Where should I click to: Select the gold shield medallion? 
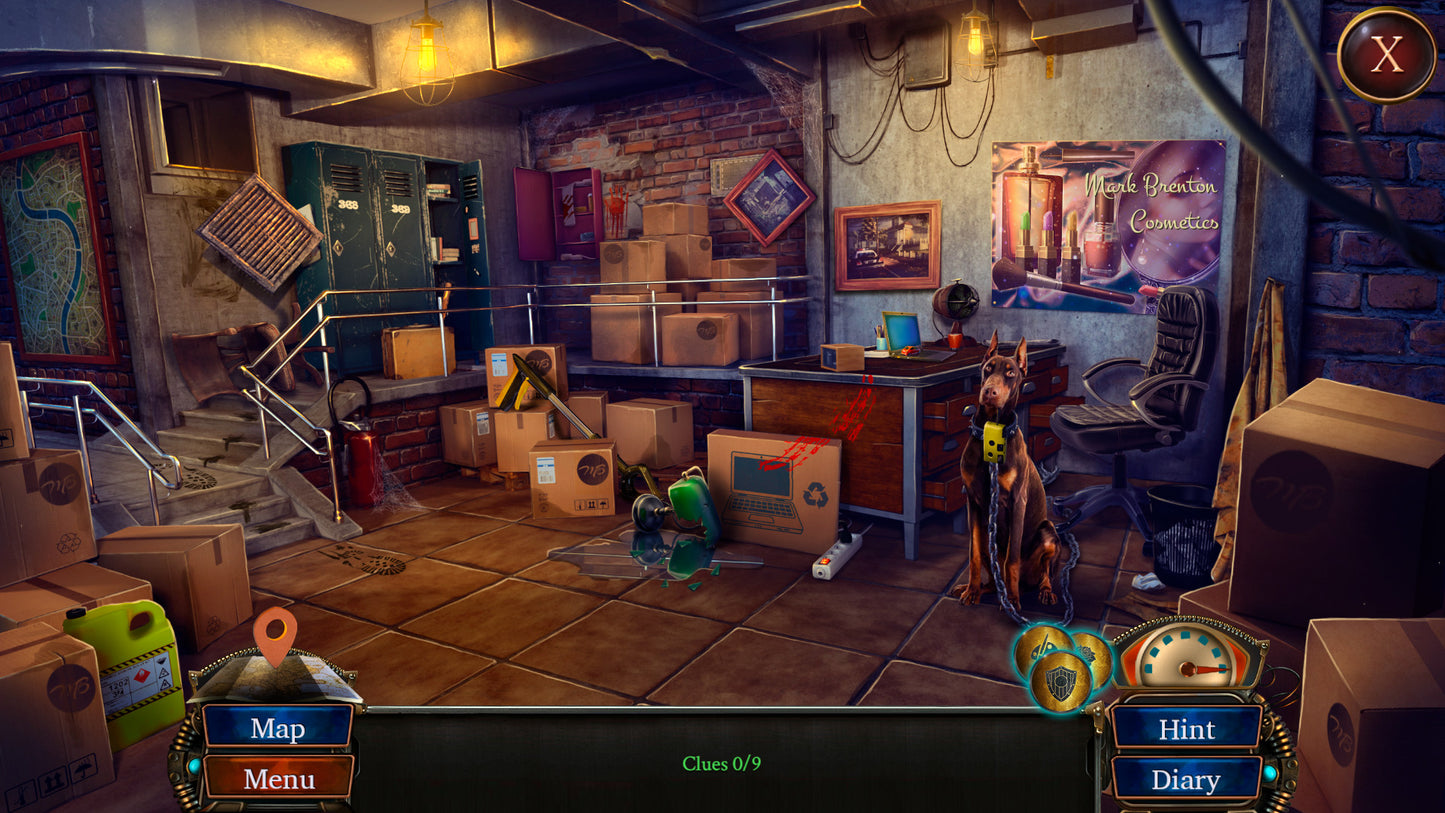pos(1060,683)
